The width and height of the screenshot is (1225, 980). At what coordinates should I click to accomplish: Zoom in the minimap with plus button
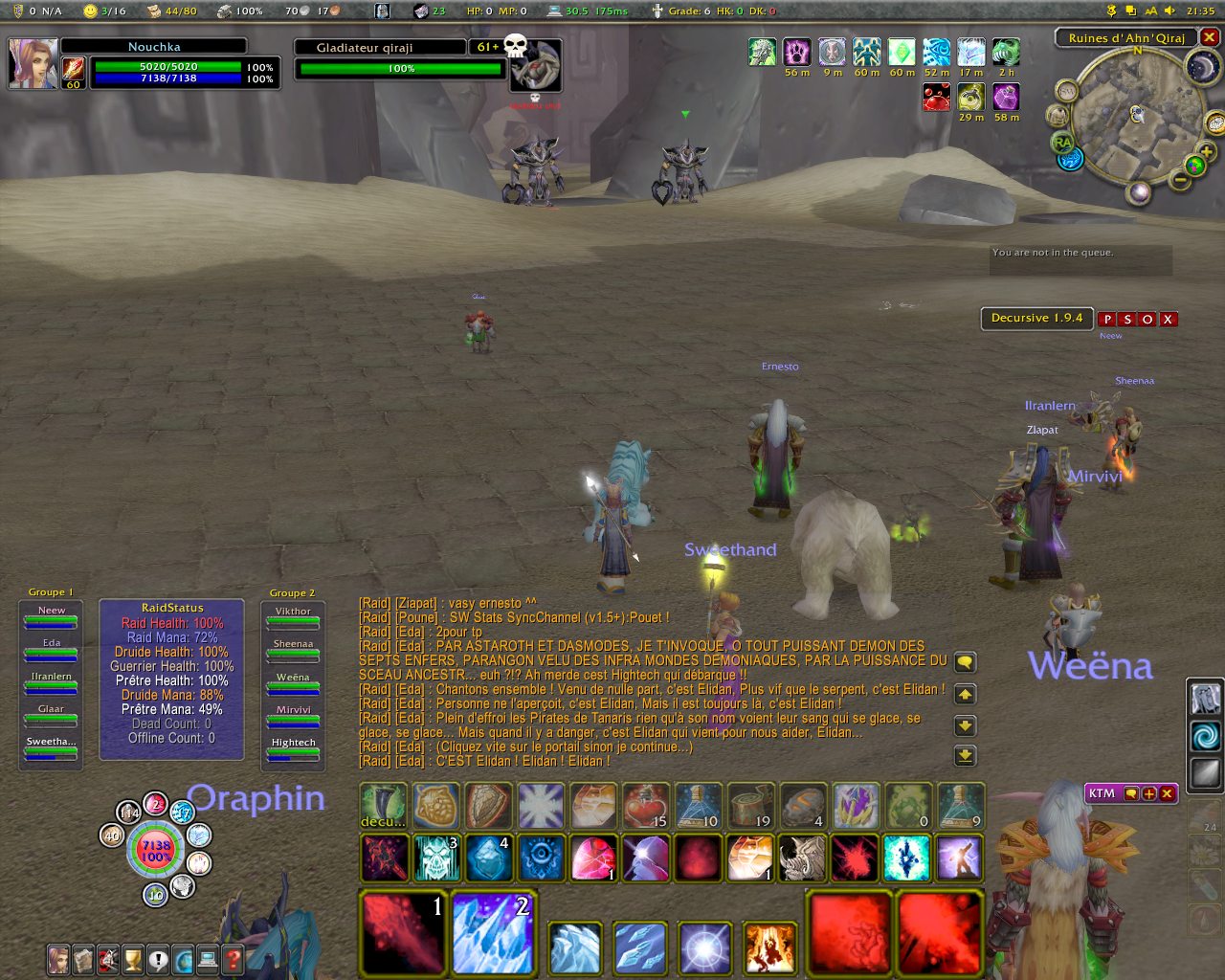(x=1206, y=152)
